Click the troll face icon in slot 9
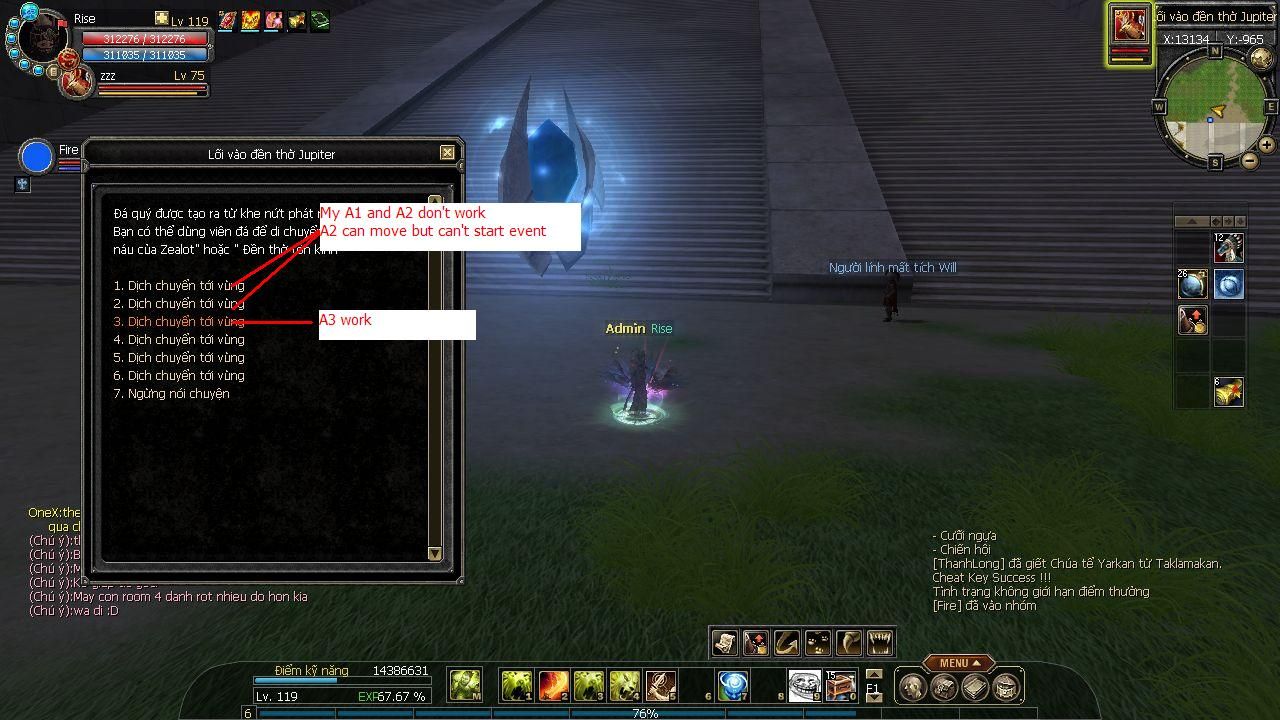The height and width of the screenshot is (720, 1280). point(804,685)
